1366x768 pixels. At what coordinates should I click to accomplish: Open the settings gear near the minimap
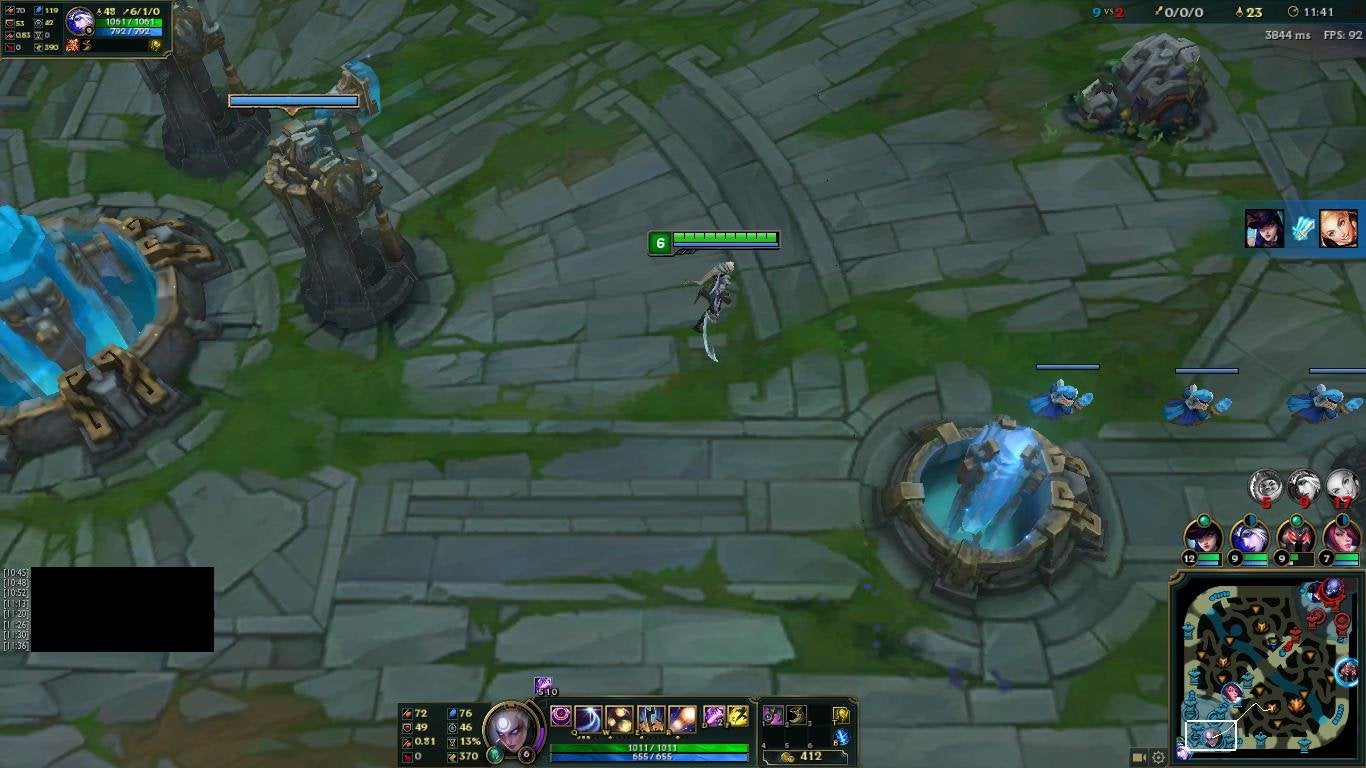[x=1158, y=757]
